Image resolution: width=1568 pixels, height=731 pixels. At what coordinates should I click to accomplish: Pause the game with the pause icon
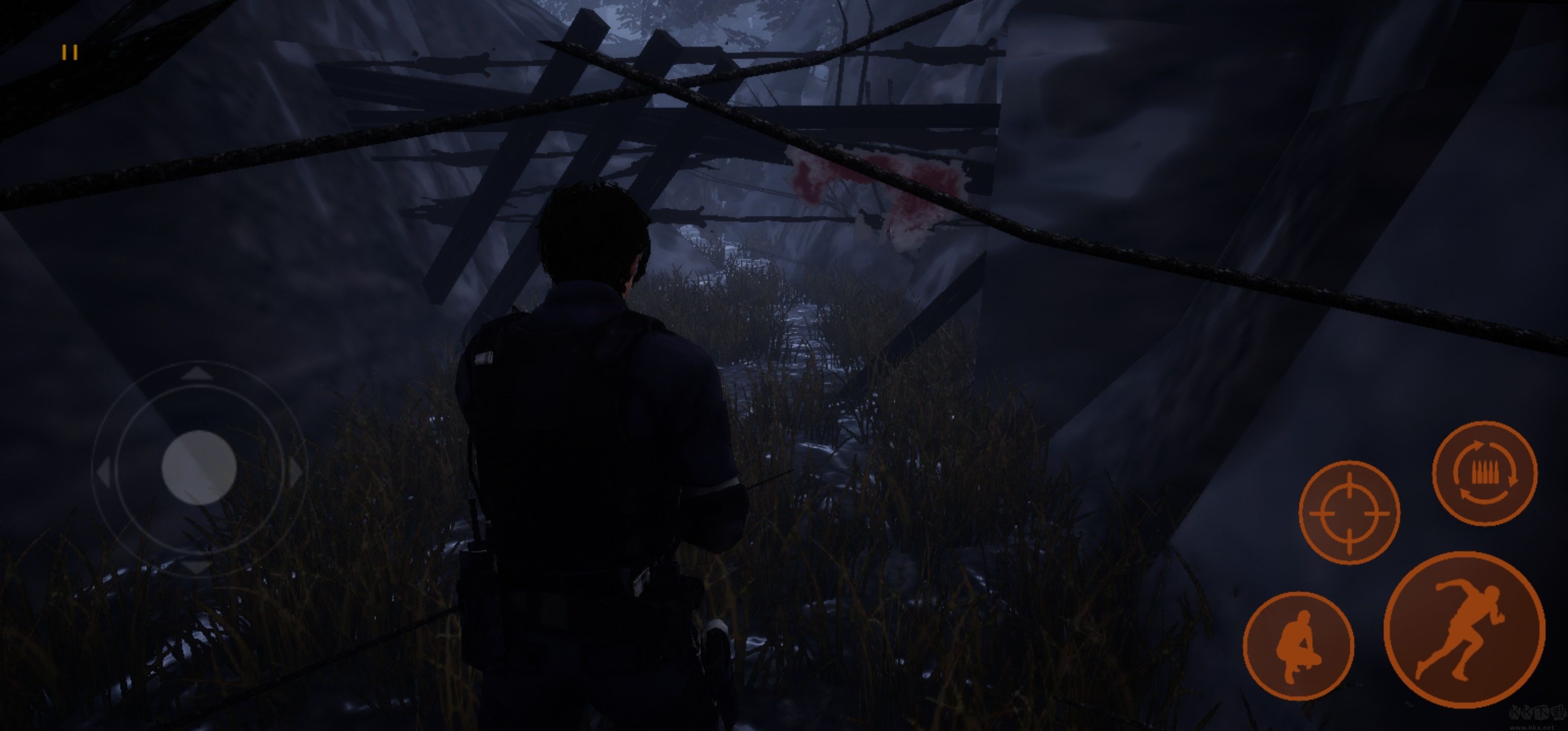point(70,53)
